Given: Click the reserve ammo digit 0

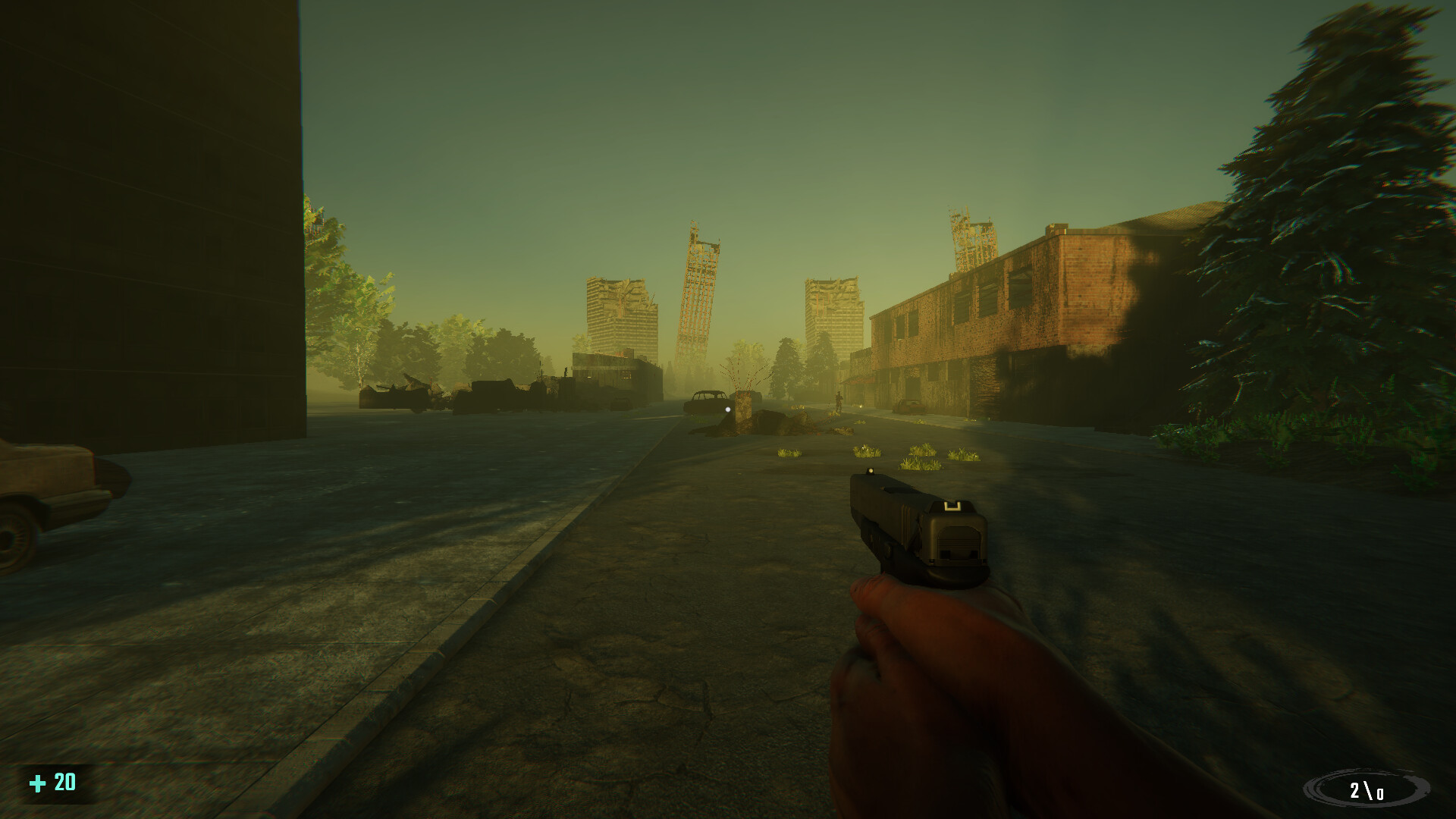Looking at the screenshot, I should tap(1381, 793).
